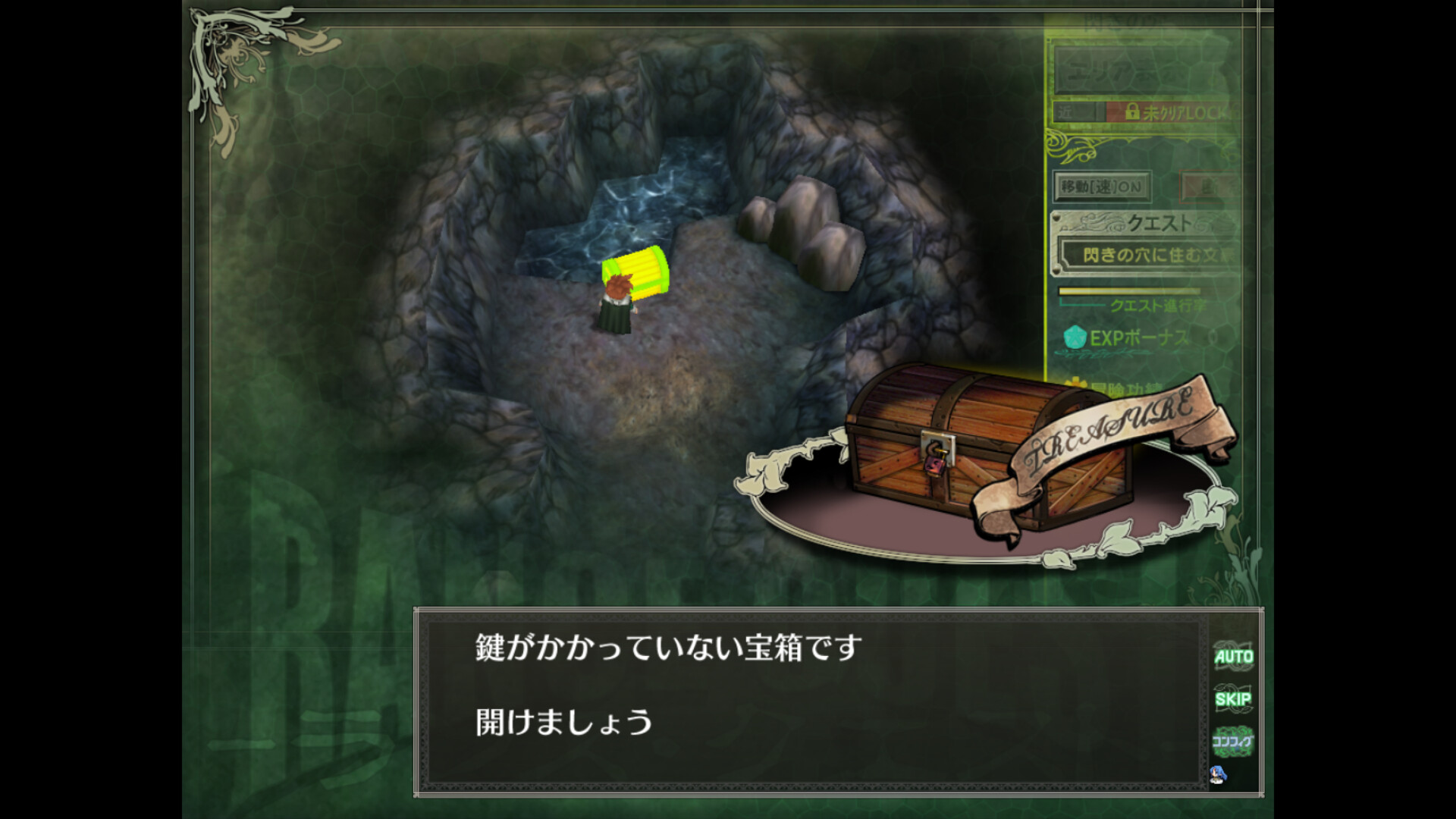Click the lock icon beside 未クリアLOCK

pos(1133,111)
